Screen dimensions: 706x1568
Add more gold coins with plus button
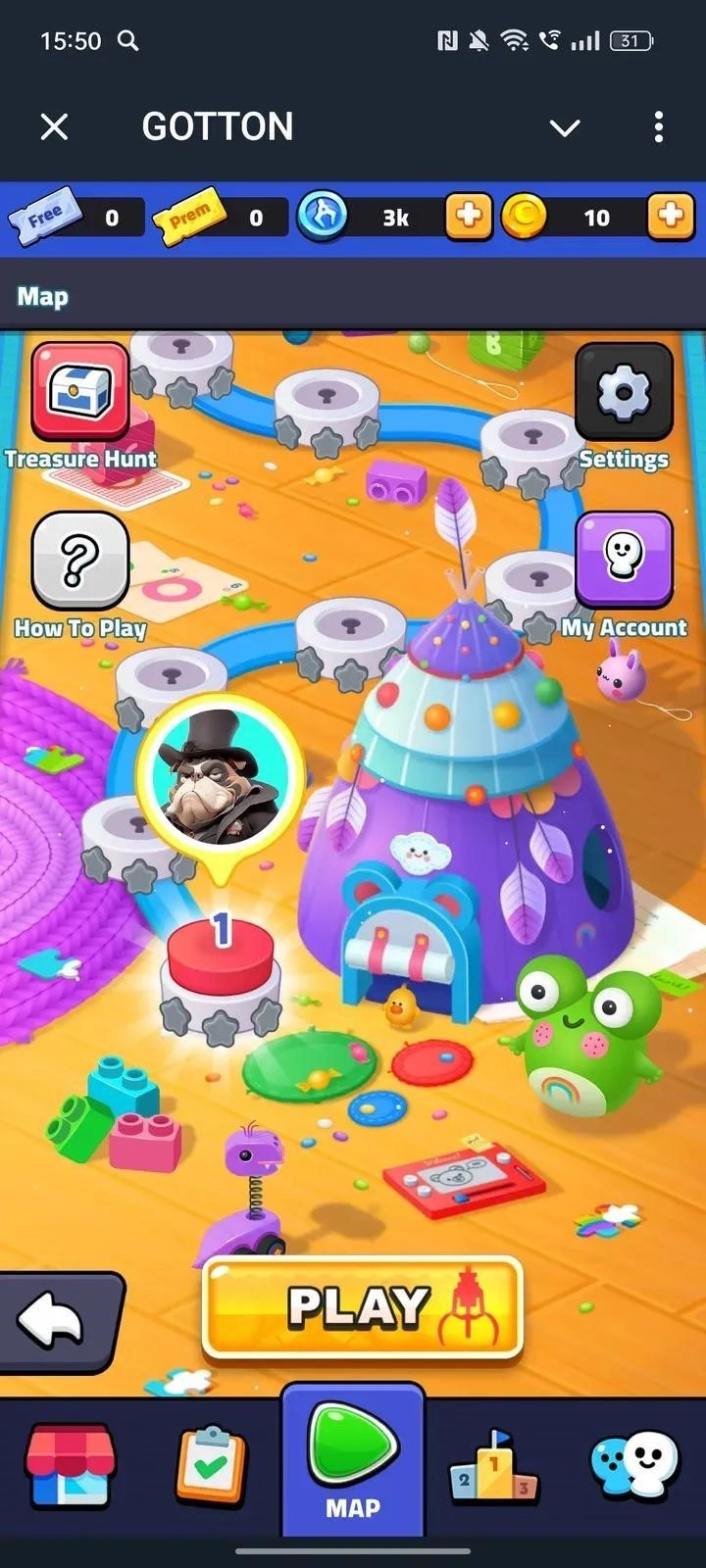pyautogui.click(x=671, y=216)
